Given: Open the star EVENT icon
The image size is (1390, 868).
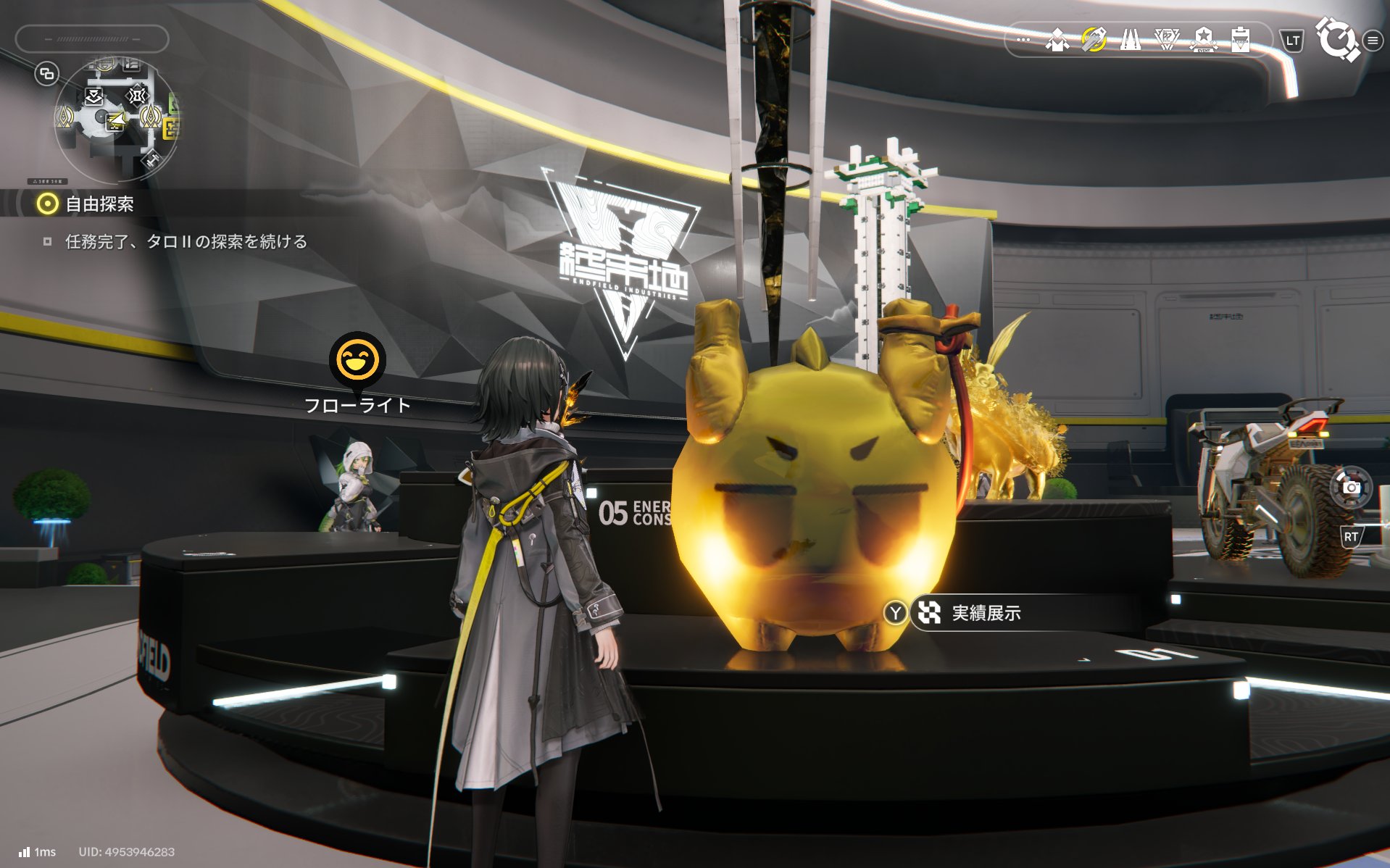Looking at the screenshot, I should (1203, 40).
